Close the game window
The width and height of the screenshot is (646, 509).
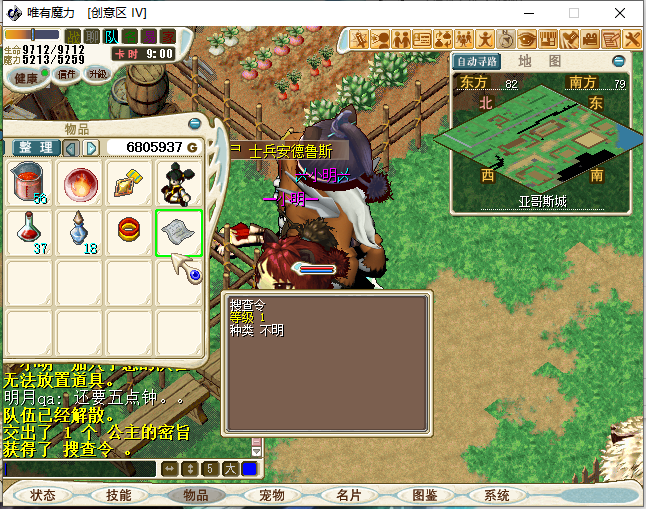click(x=621, y=13)
